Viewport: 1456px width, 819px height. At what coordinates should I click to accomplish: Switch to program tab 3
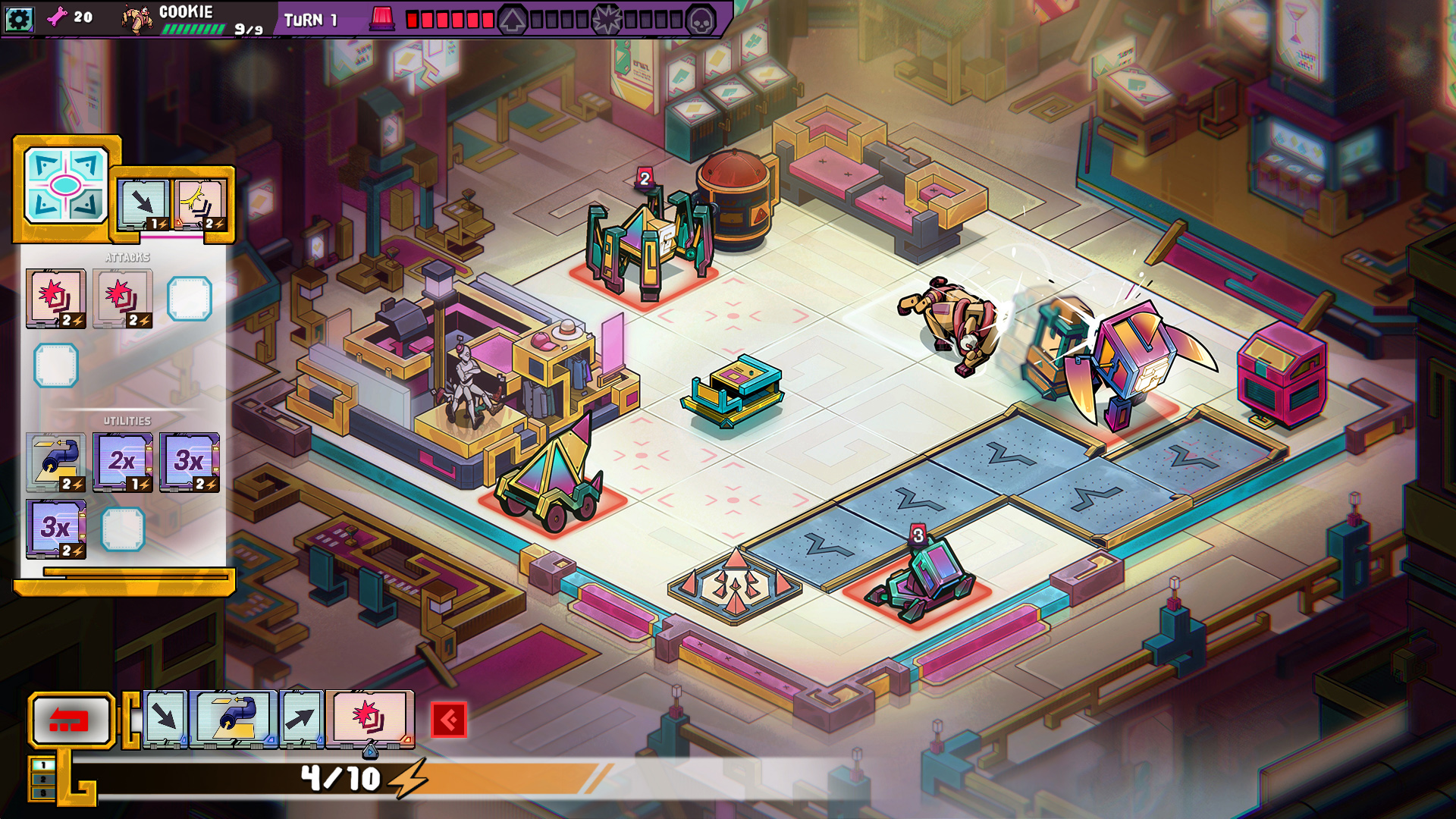(42, 792)
